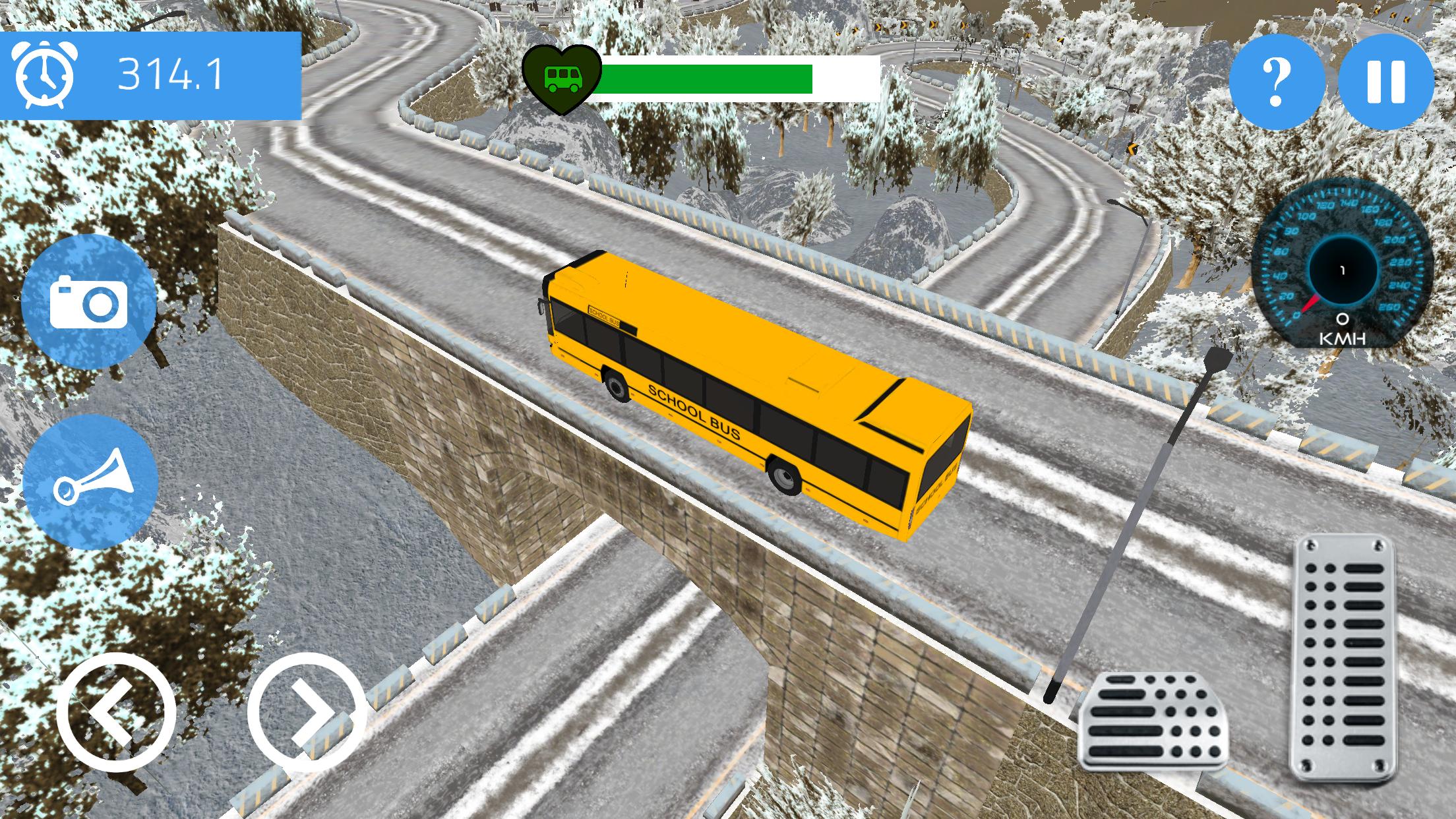Steer left with the left arrow
The height and width of the screenshot is (819, 1456).
[x=116, y=712]
